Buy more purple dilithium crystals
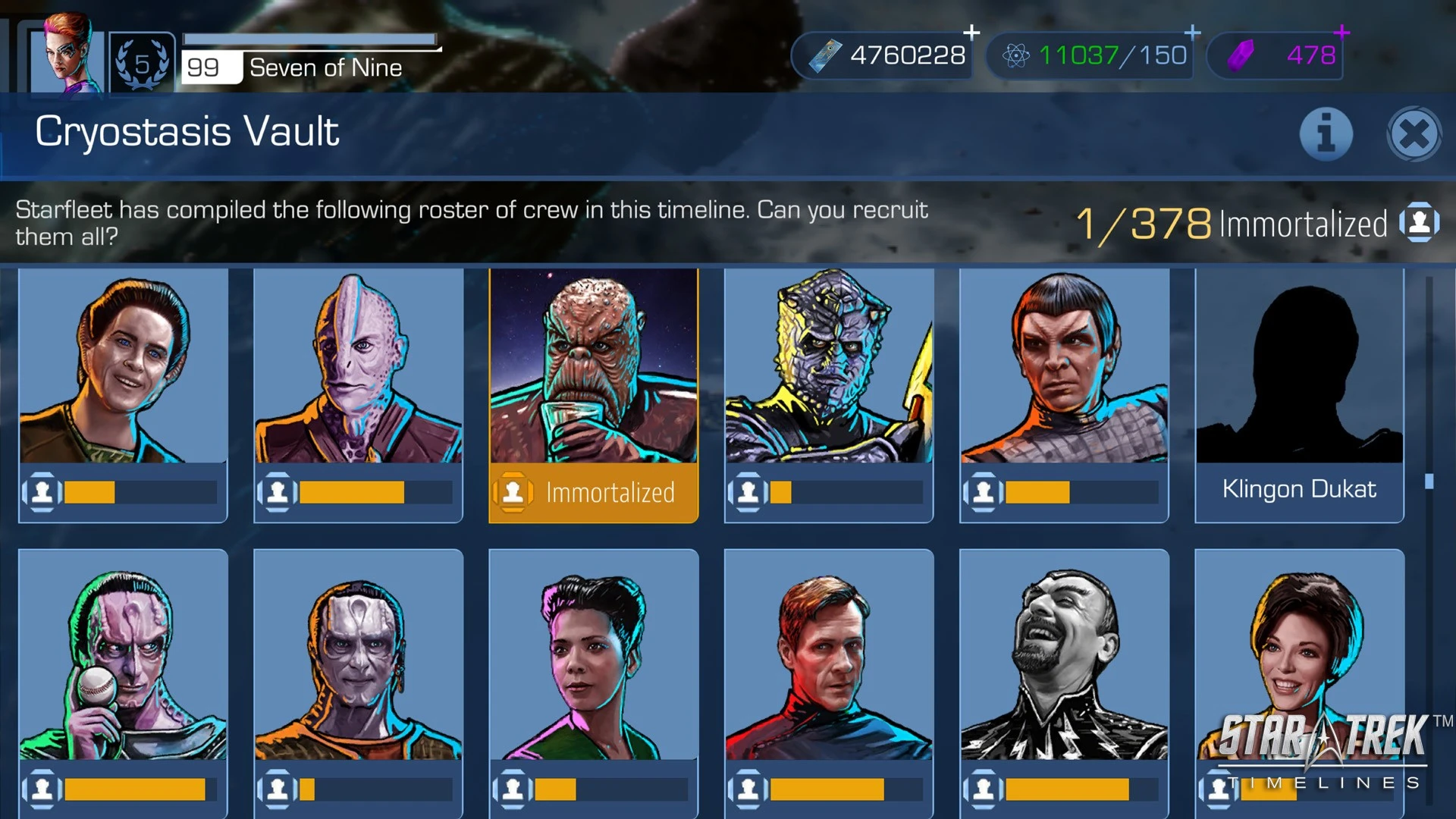 pos(1341,33)
